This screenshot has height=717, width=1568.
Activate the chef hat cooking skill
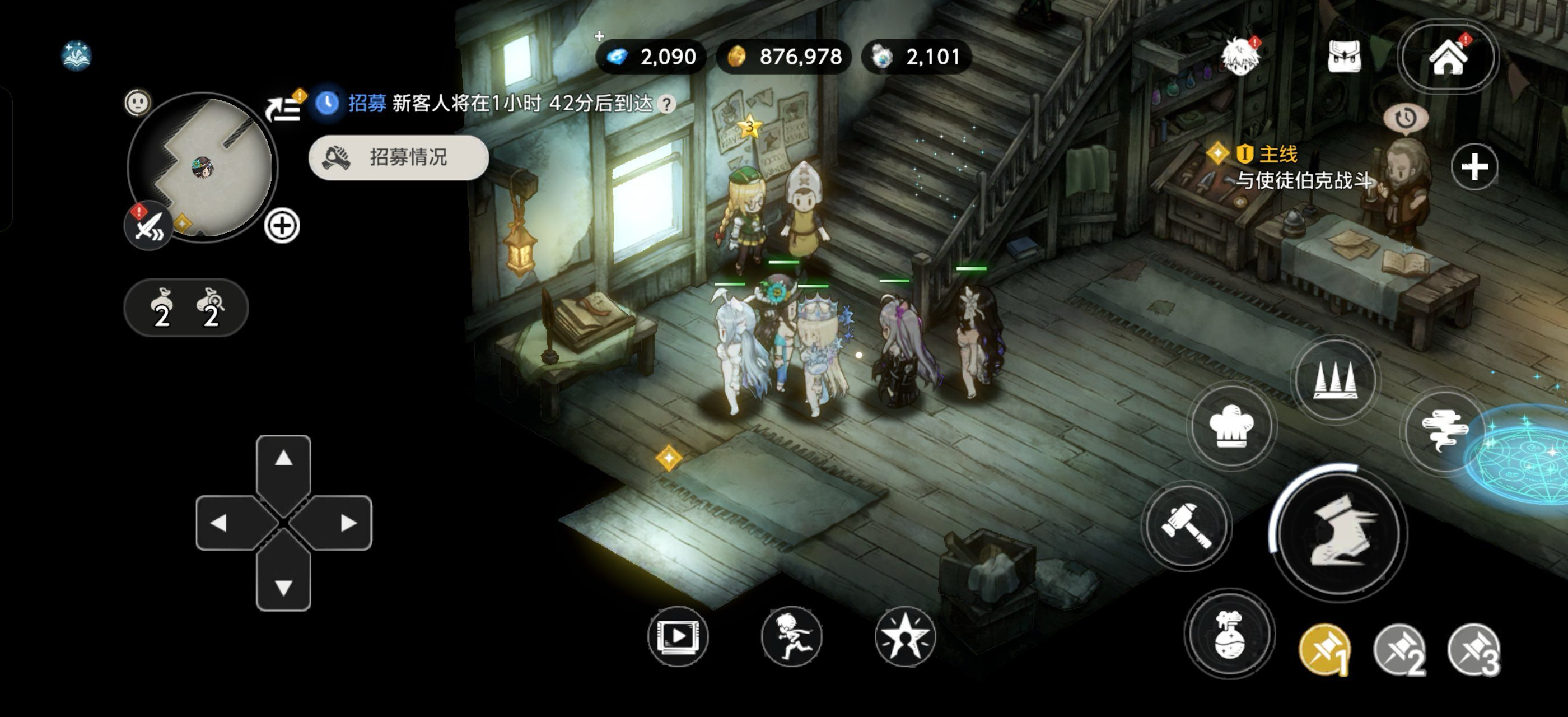[1231, 427]
